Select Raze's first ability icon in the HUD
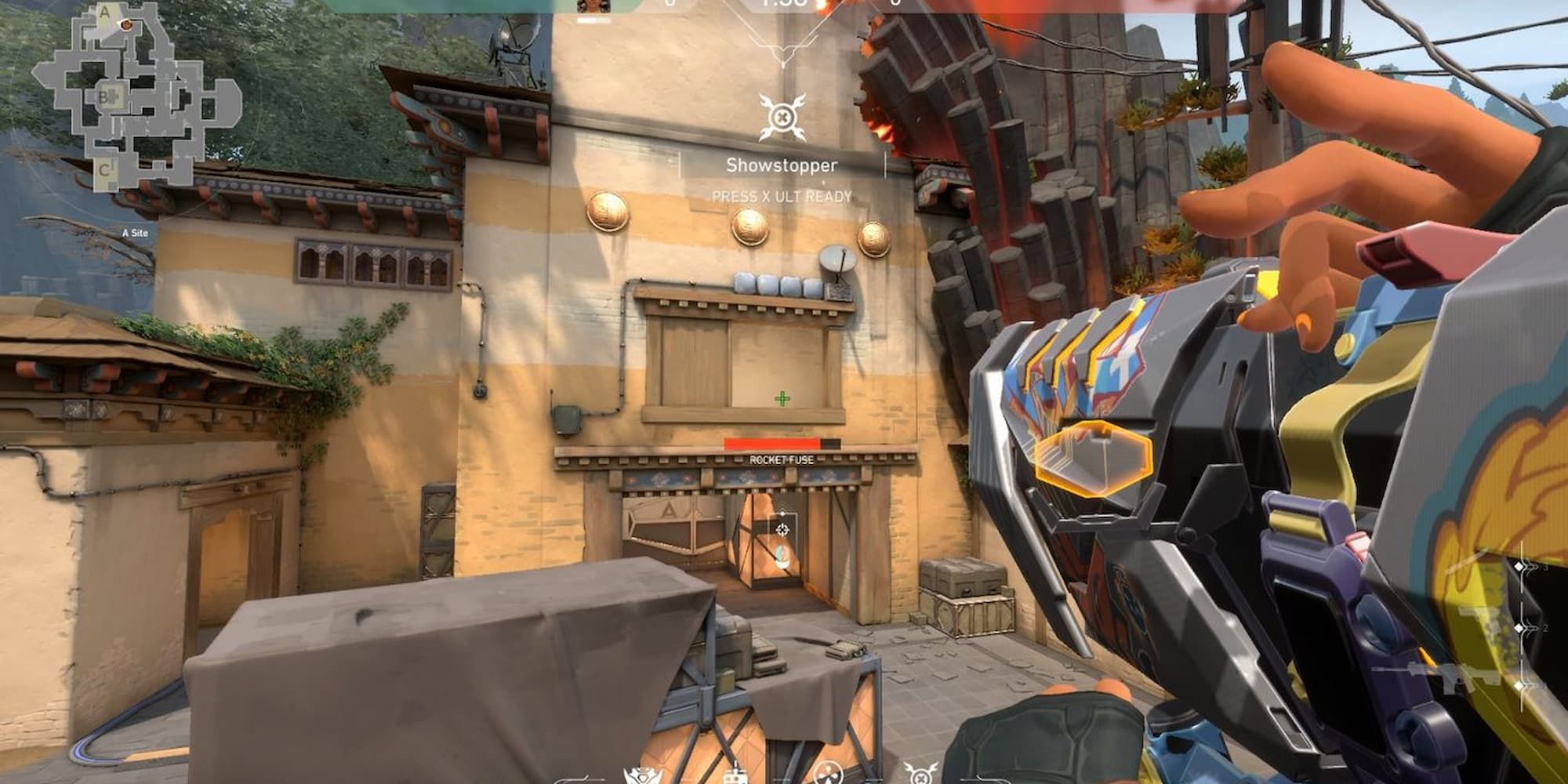This screenshot has width=1568, height=784. 641,776
